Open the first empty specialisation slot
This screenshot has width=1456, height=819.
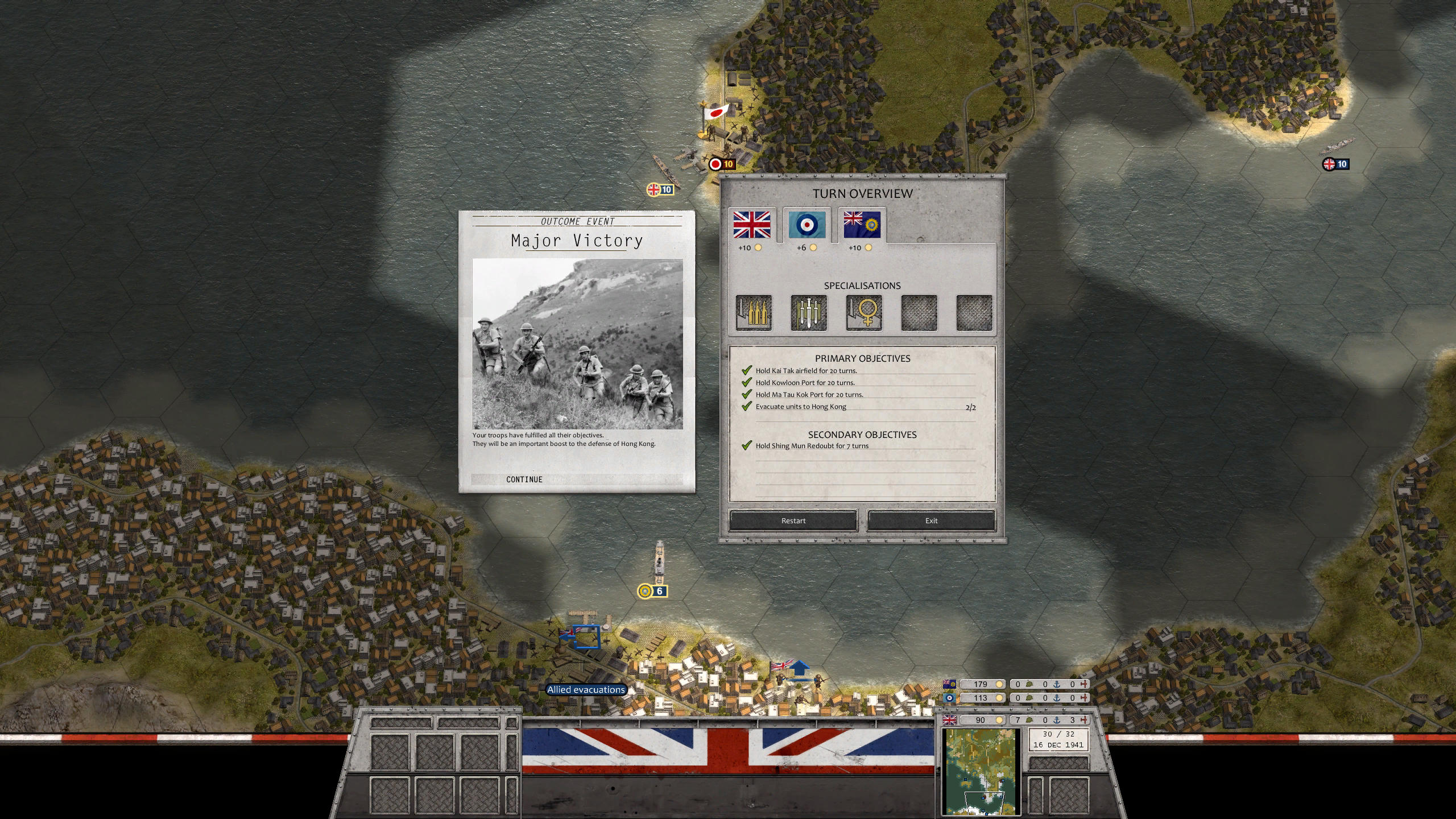pos(919,312)
